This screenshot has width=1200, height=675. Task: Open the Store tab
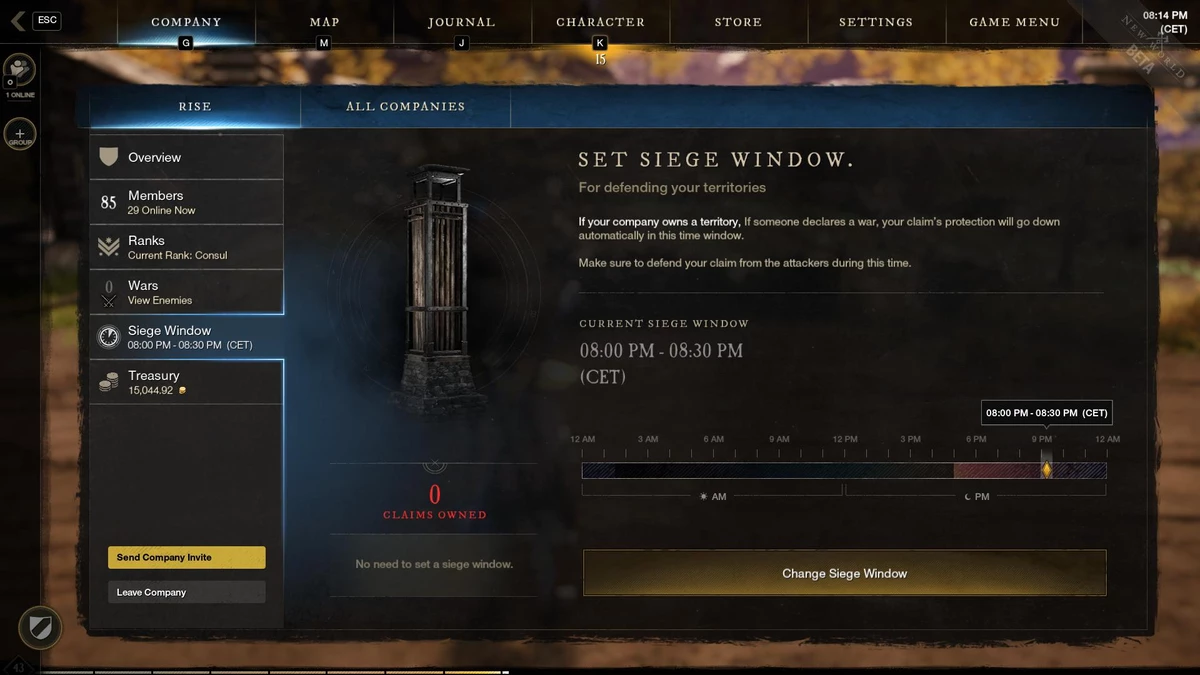pyautogui.click(x=738, y=22)
